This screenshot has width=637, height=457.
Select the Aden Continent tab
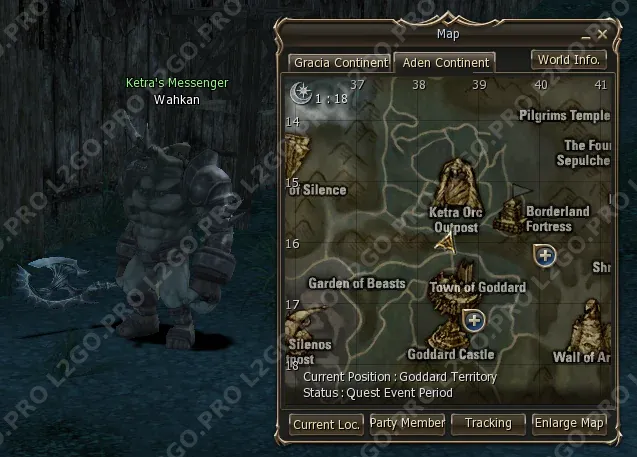tap(445, 62)
